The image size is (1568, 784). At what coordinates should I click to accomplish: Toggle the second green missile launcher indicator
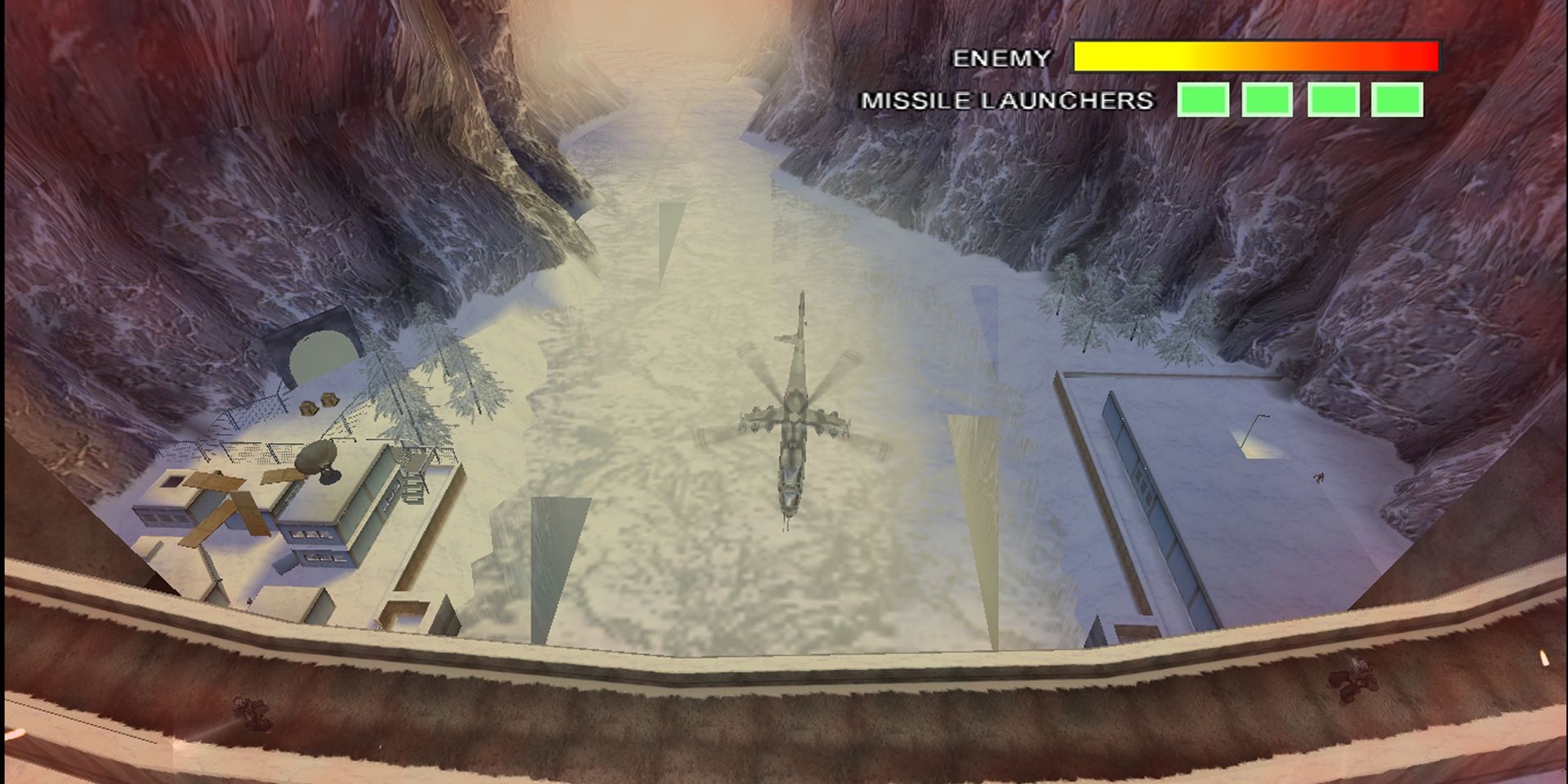point(1267,100)
